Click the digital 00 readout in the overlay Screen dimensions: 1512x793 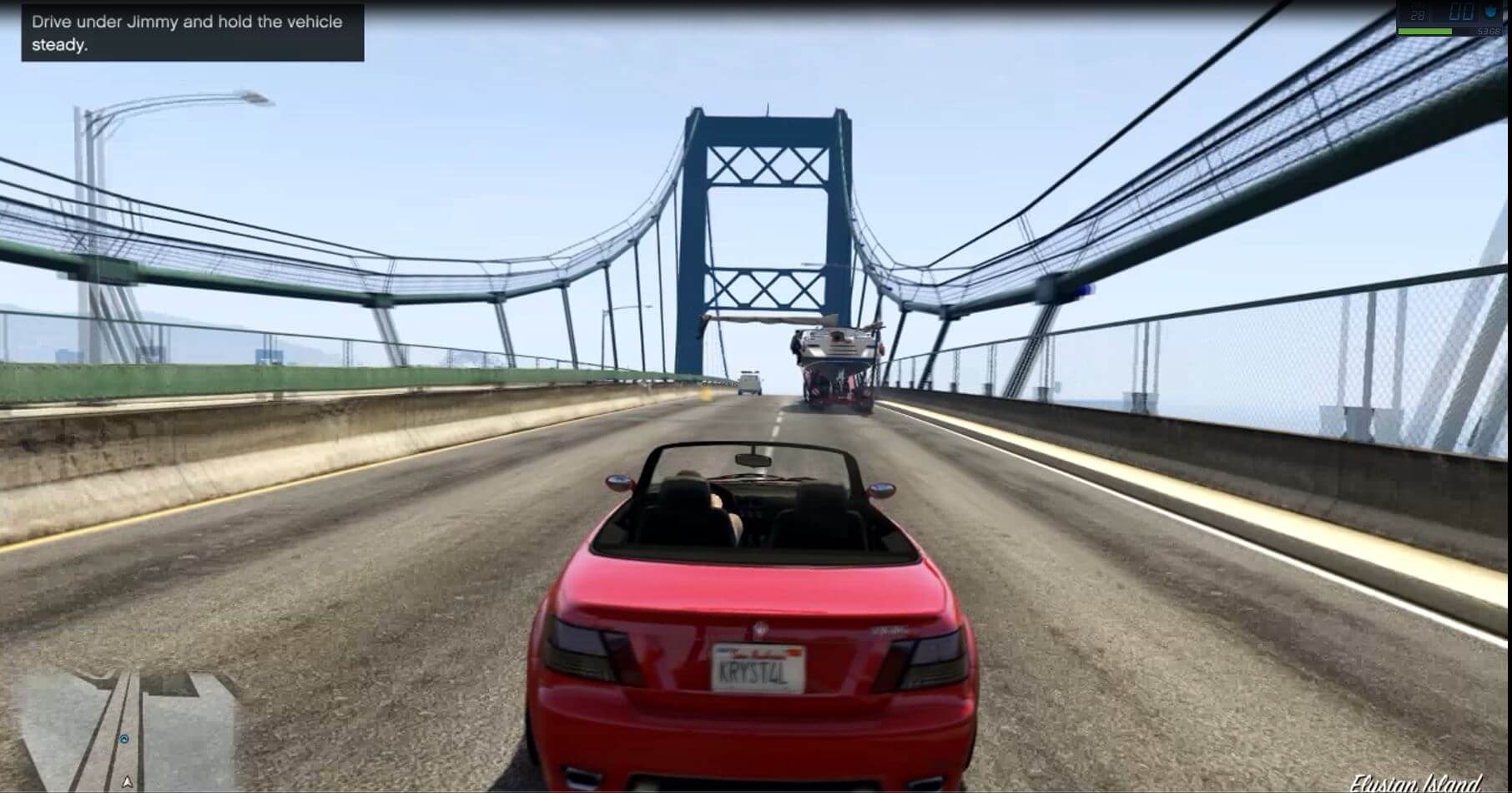click(1460, 10)
